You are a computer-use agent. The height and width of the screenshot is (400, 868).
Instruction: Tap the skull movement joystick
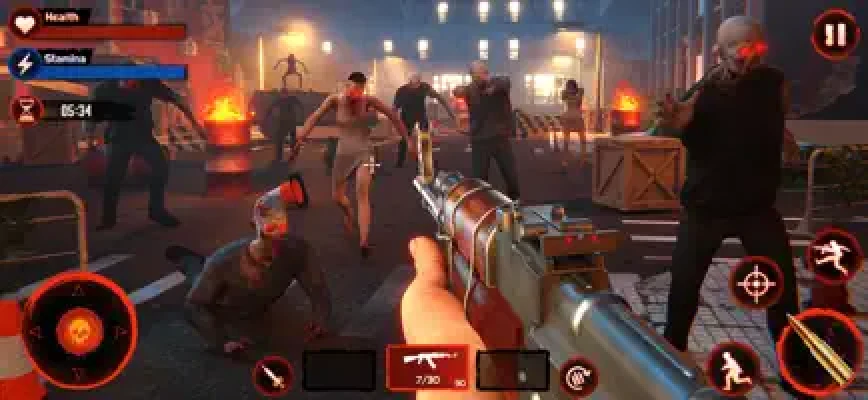[79, 331]
